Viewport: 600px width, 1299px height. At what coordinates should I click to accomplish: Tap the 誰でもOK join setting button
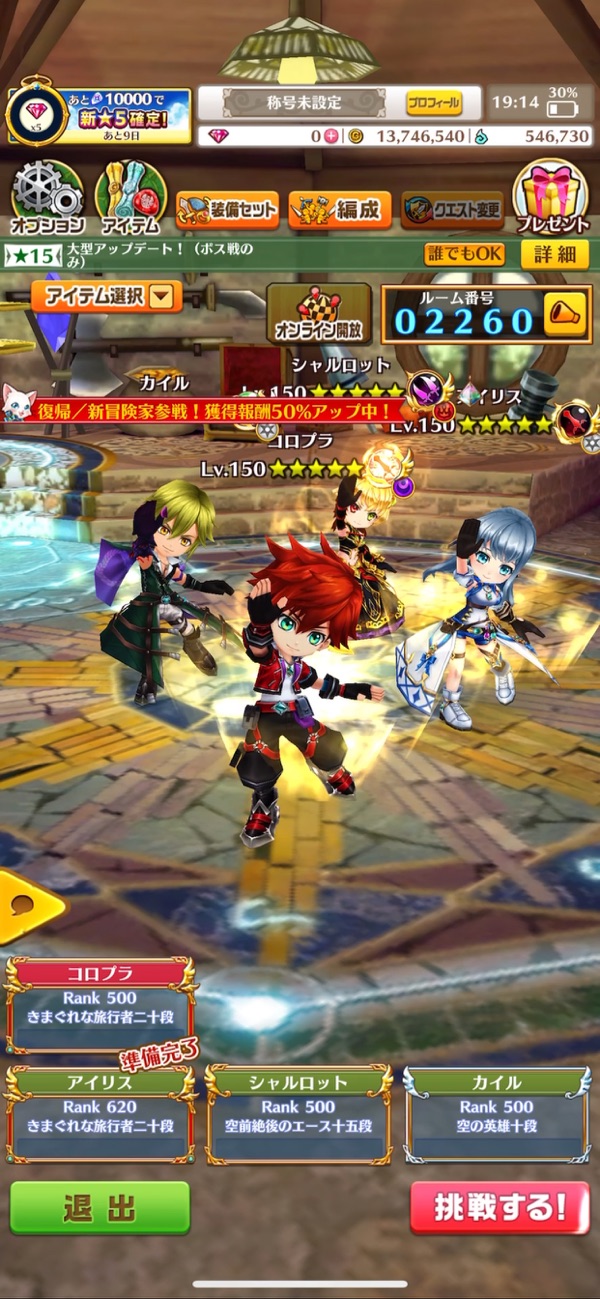click(464, 254)
